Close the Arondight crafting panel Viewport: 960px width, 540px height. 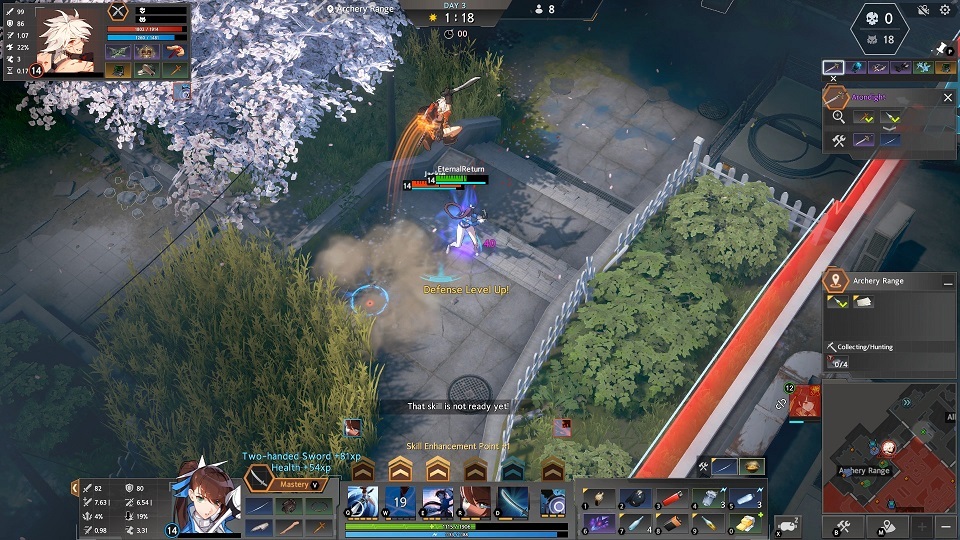pos(947,98)
